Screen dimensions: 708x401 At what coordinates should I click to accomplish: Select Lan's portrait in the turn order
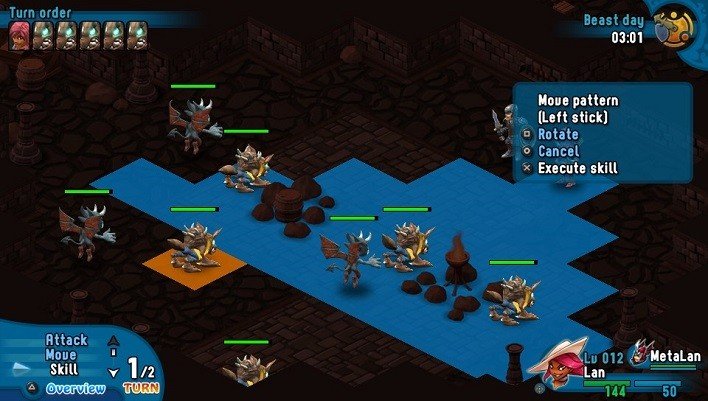tap(20, 35)
